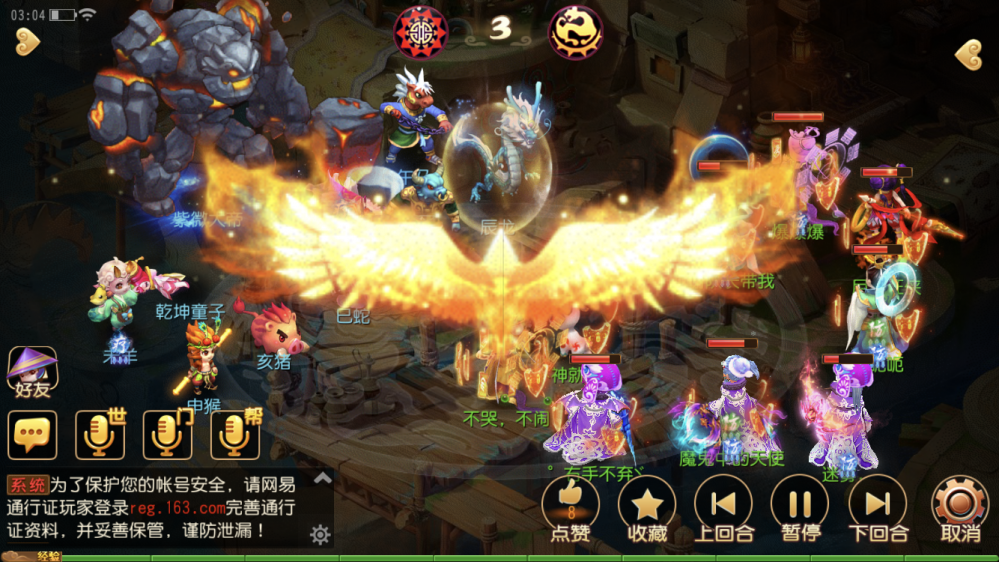999x562 pixels.
Task: Open the chat speech bubble button
Action: tap(32, 435)
